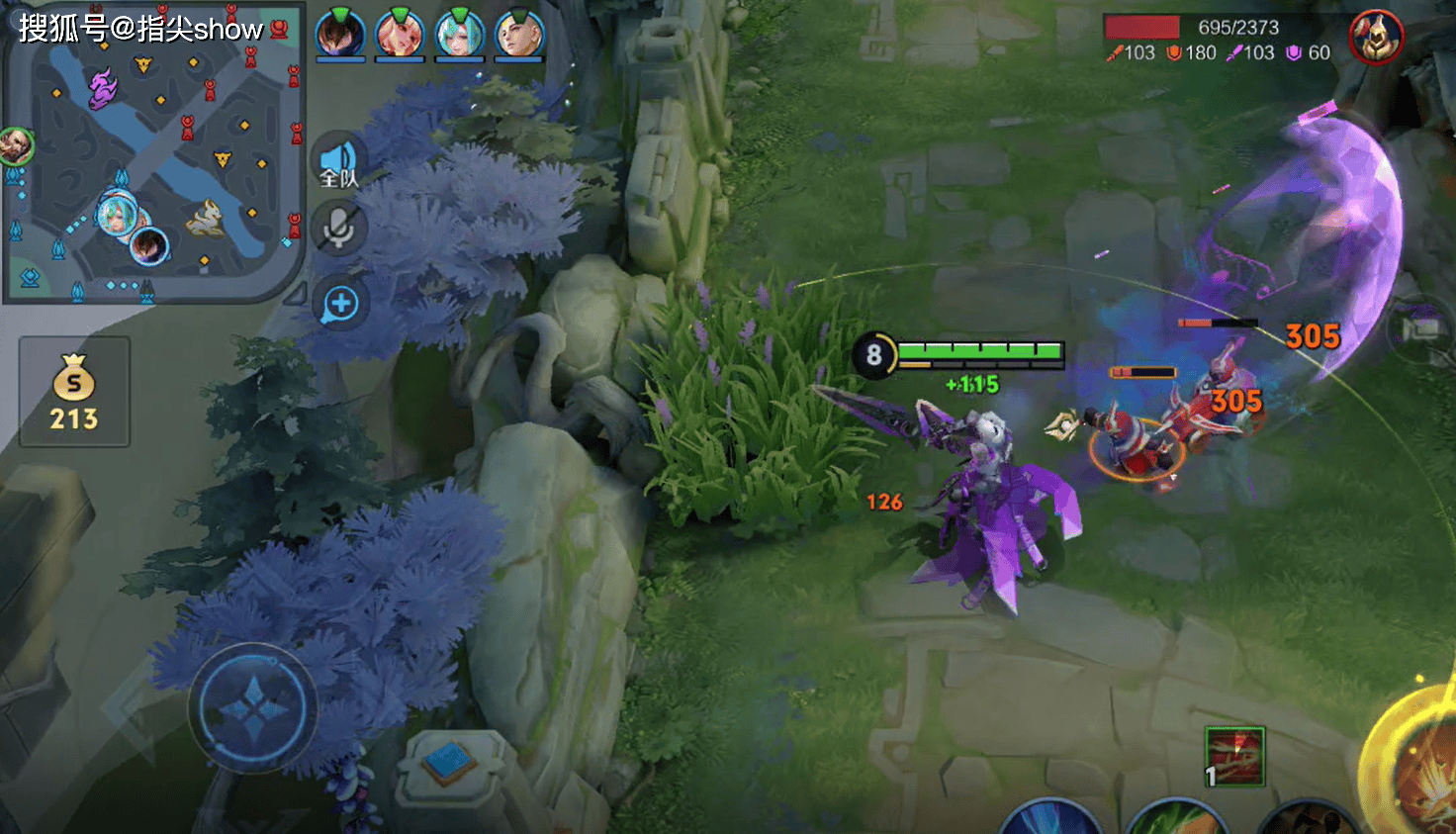The image size is (1456, 834).
Task: Click the bearded hero portrait at minimap edge
Action: click(x=15, y=145)
